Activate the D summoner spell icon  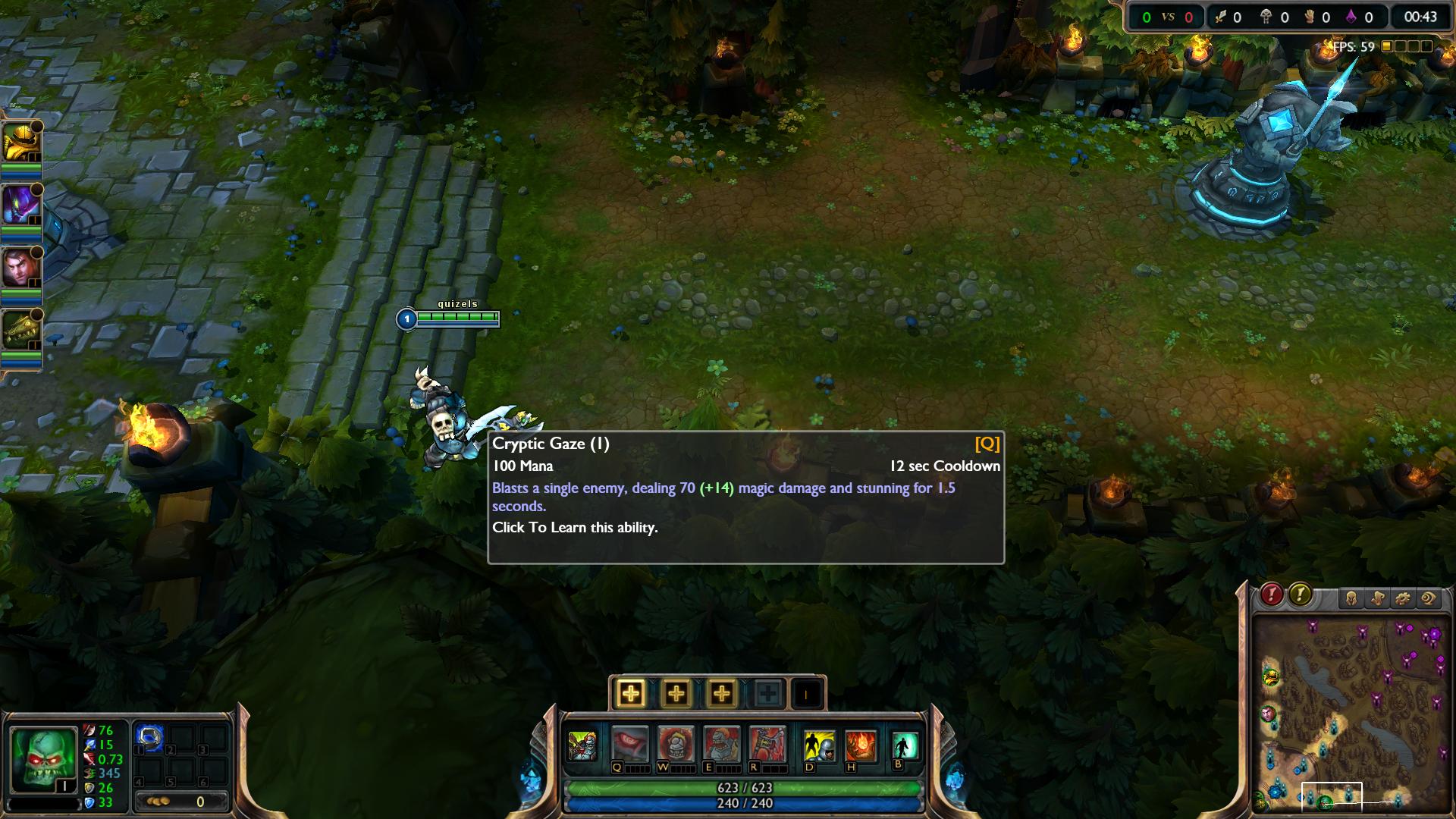pos(819,745)
